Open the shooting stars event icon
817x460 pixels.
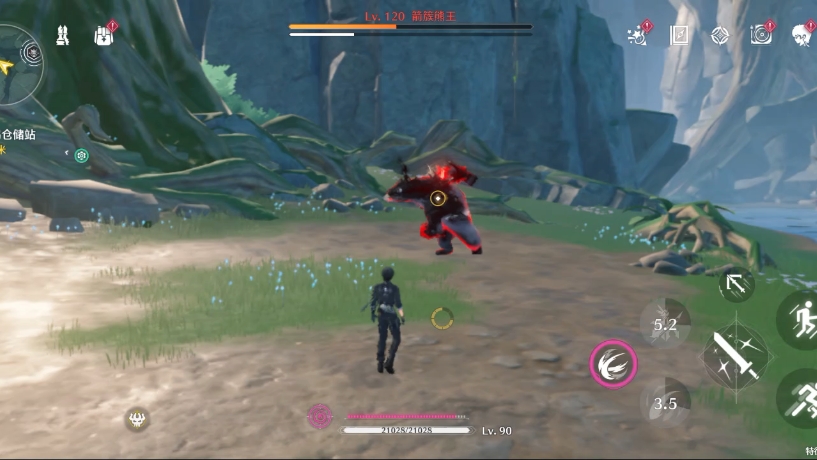638,36
